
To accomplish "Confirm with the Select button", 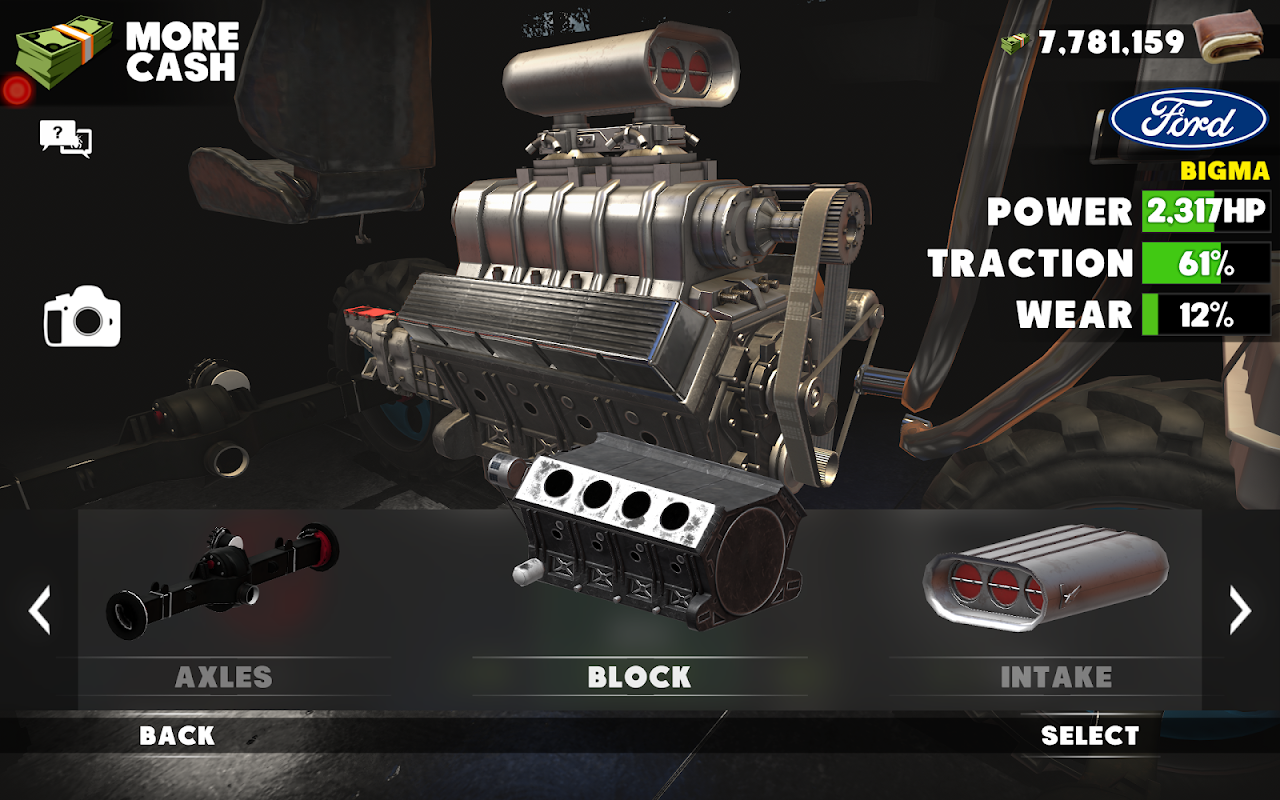I will 1090,736.
